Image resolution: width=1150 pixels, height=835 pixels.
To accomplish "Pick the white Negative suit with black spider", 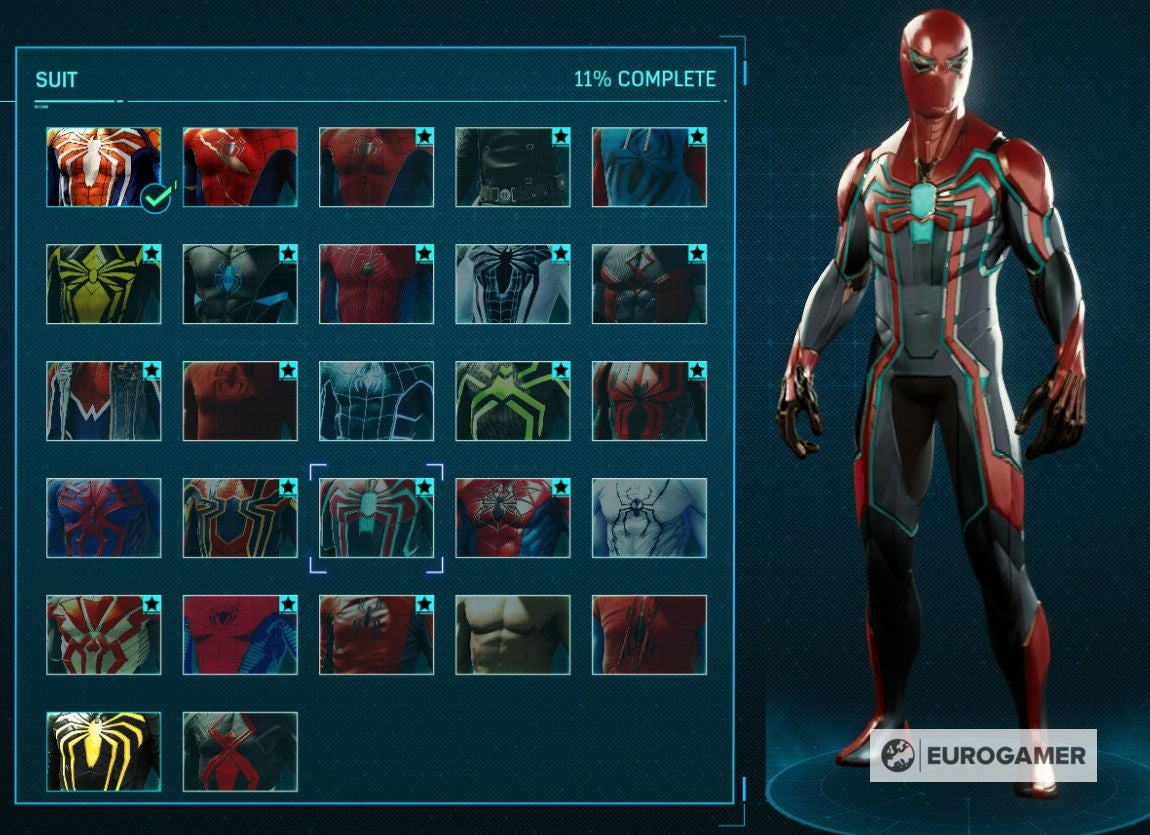I will coord(649,518).
